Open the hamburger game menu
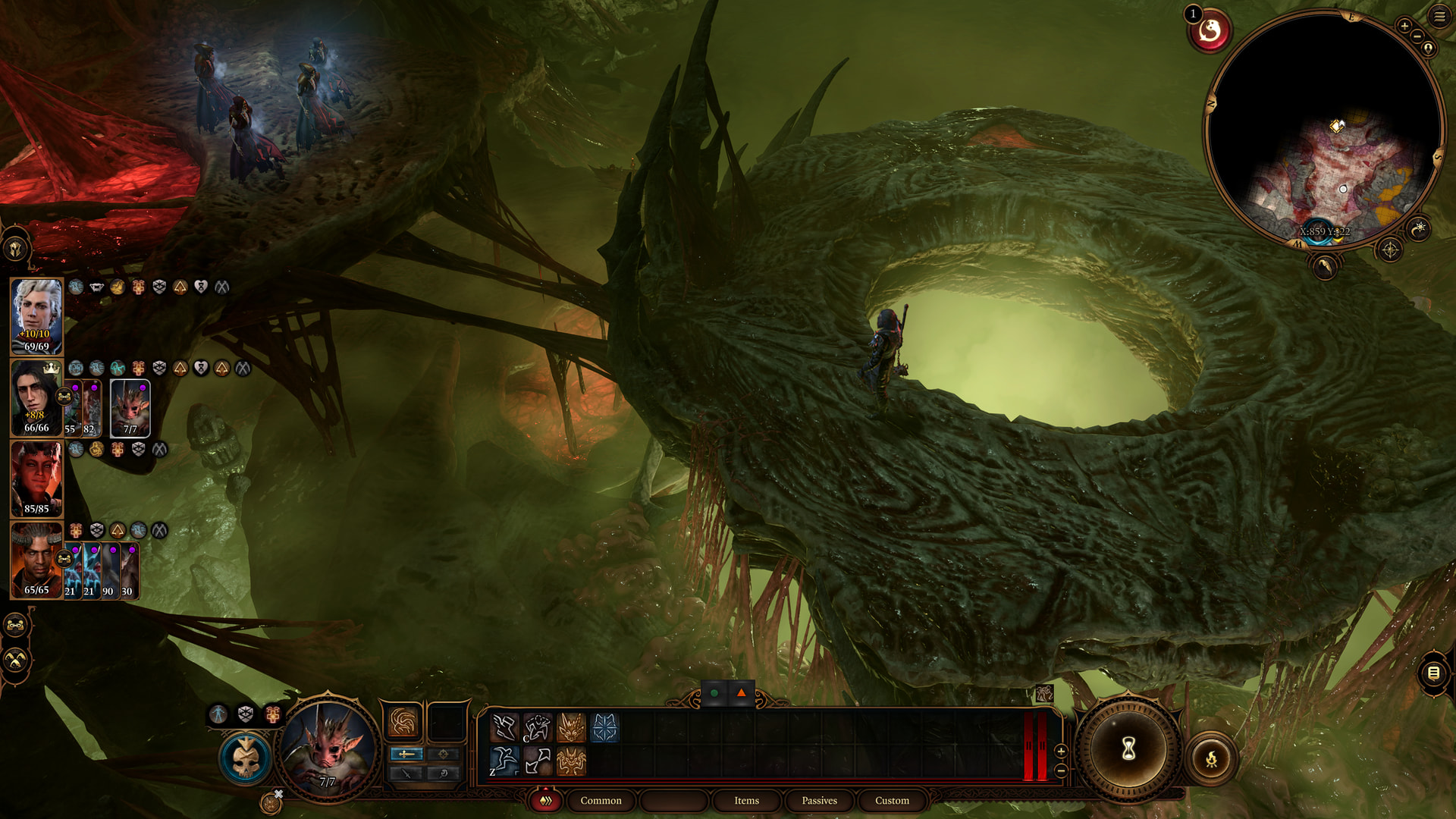The width and height of the screenshot is (1456, 819). click(1439, 17)
